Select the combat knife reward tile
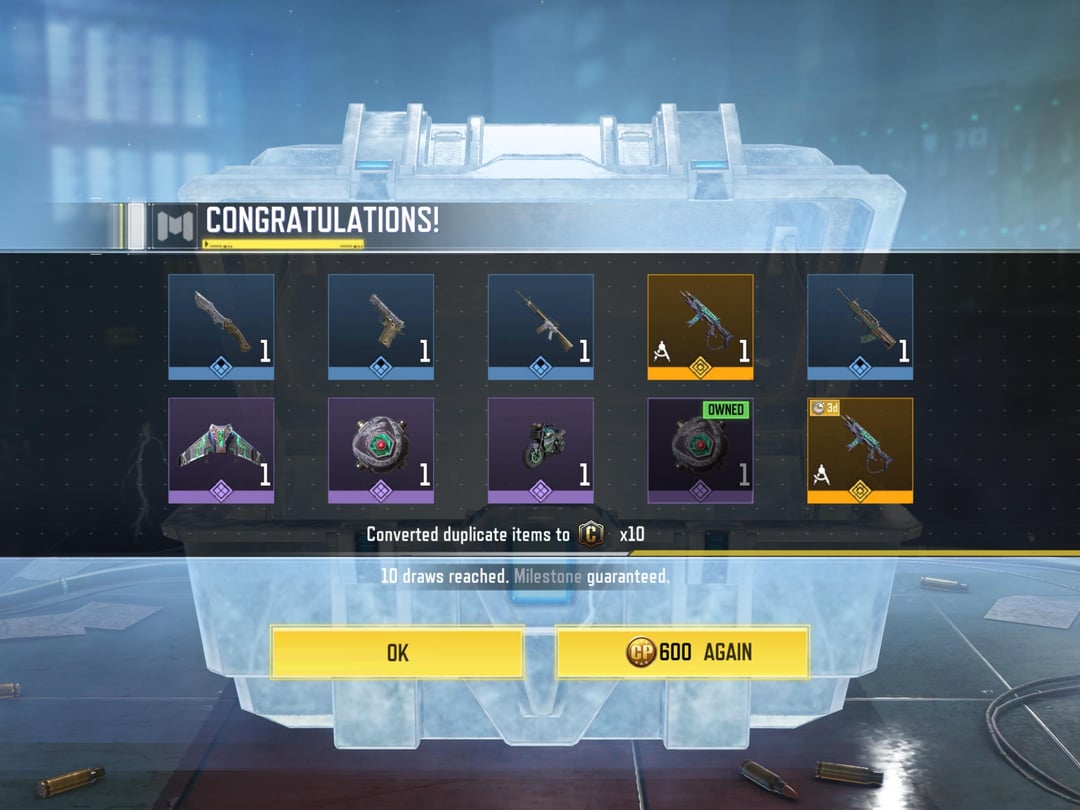Screen dimensions: 1080x810 221,327
